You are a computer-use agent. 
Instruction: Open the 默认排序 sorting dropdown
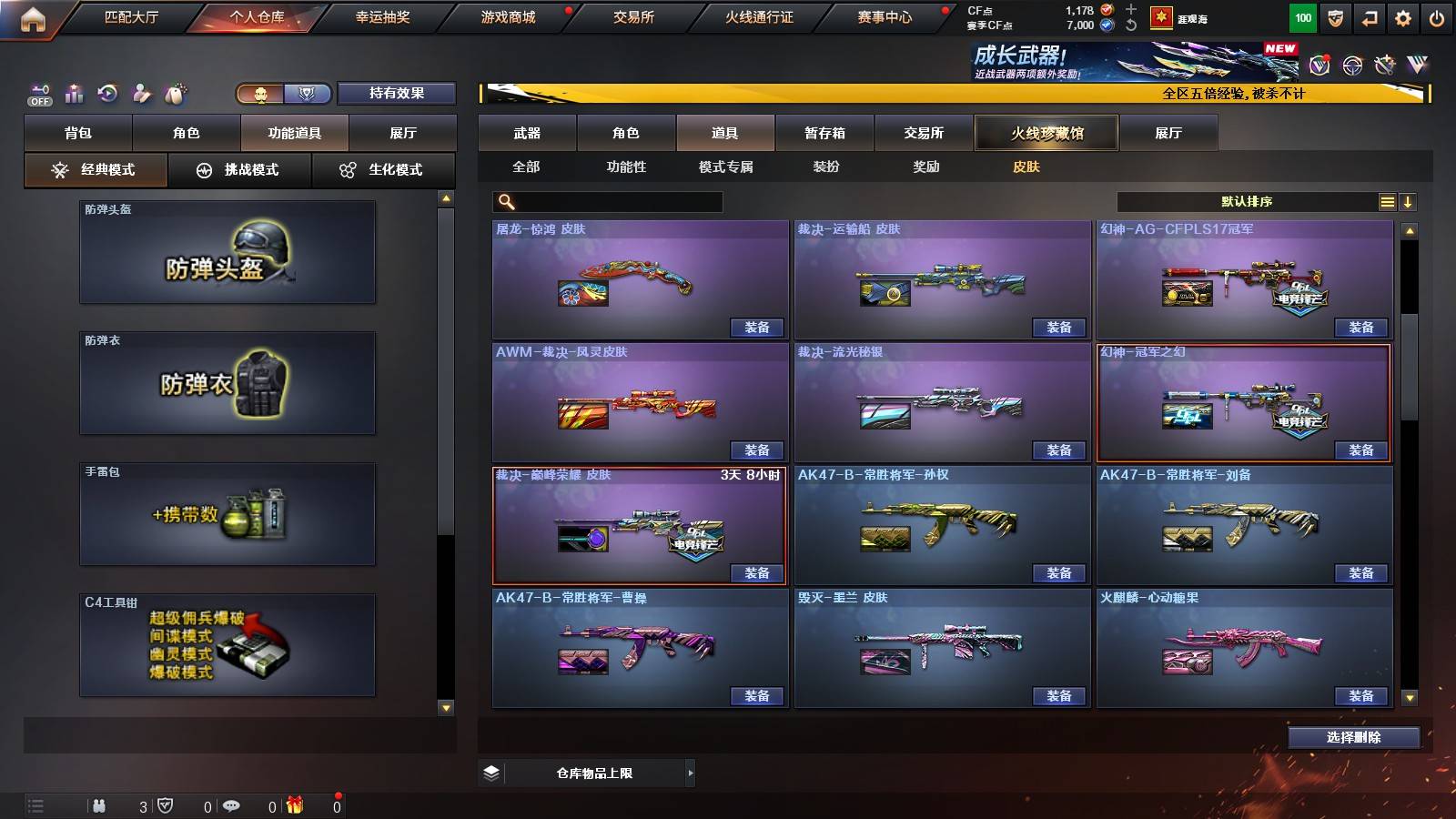coord(1247,201)
